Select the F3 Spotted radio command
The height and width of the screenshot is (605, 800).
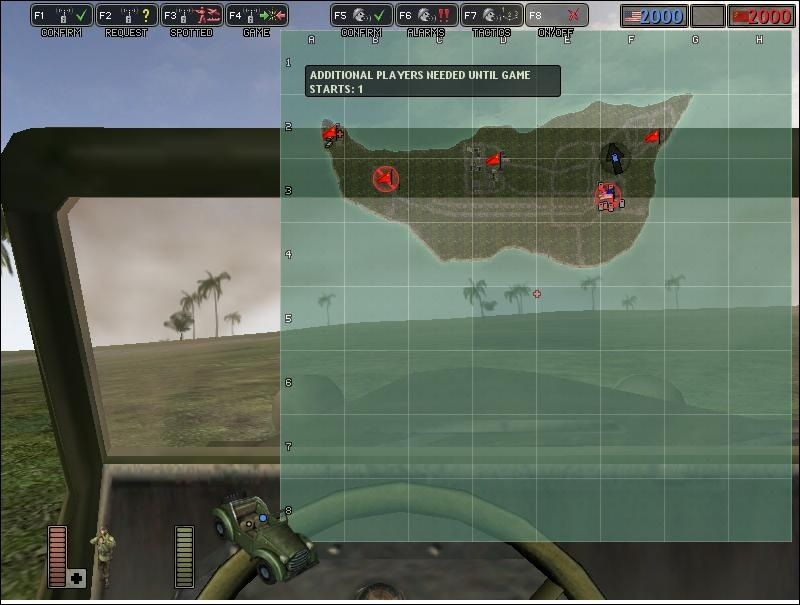tap(191, 16)
